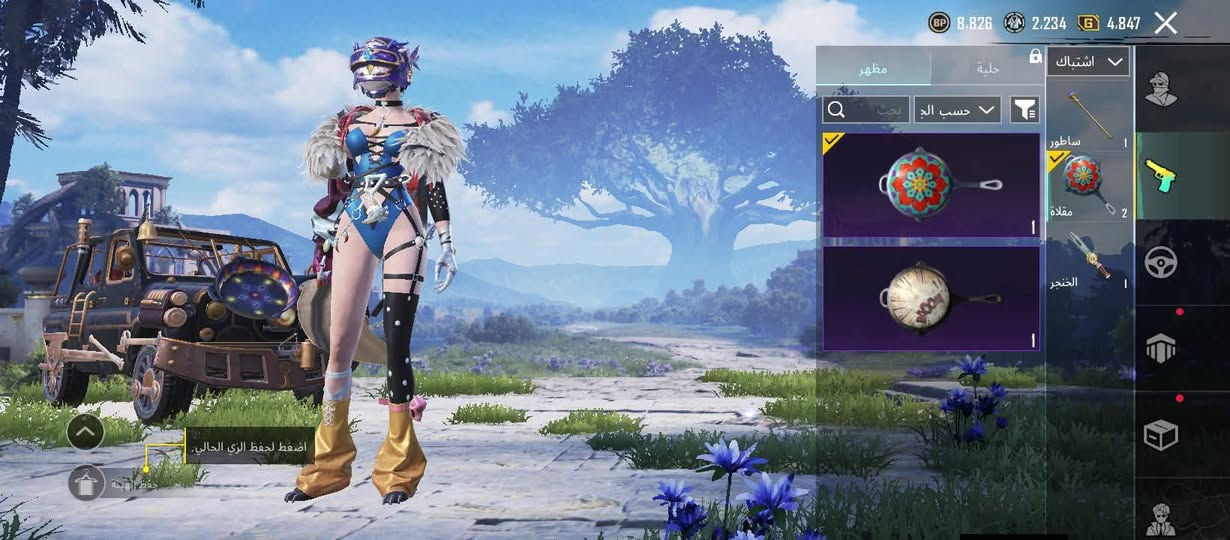Open the vehicles category with steering wheel
Image resolution: width=1230 pixels, height=540 pixels.
click(x=1161, y=262)
